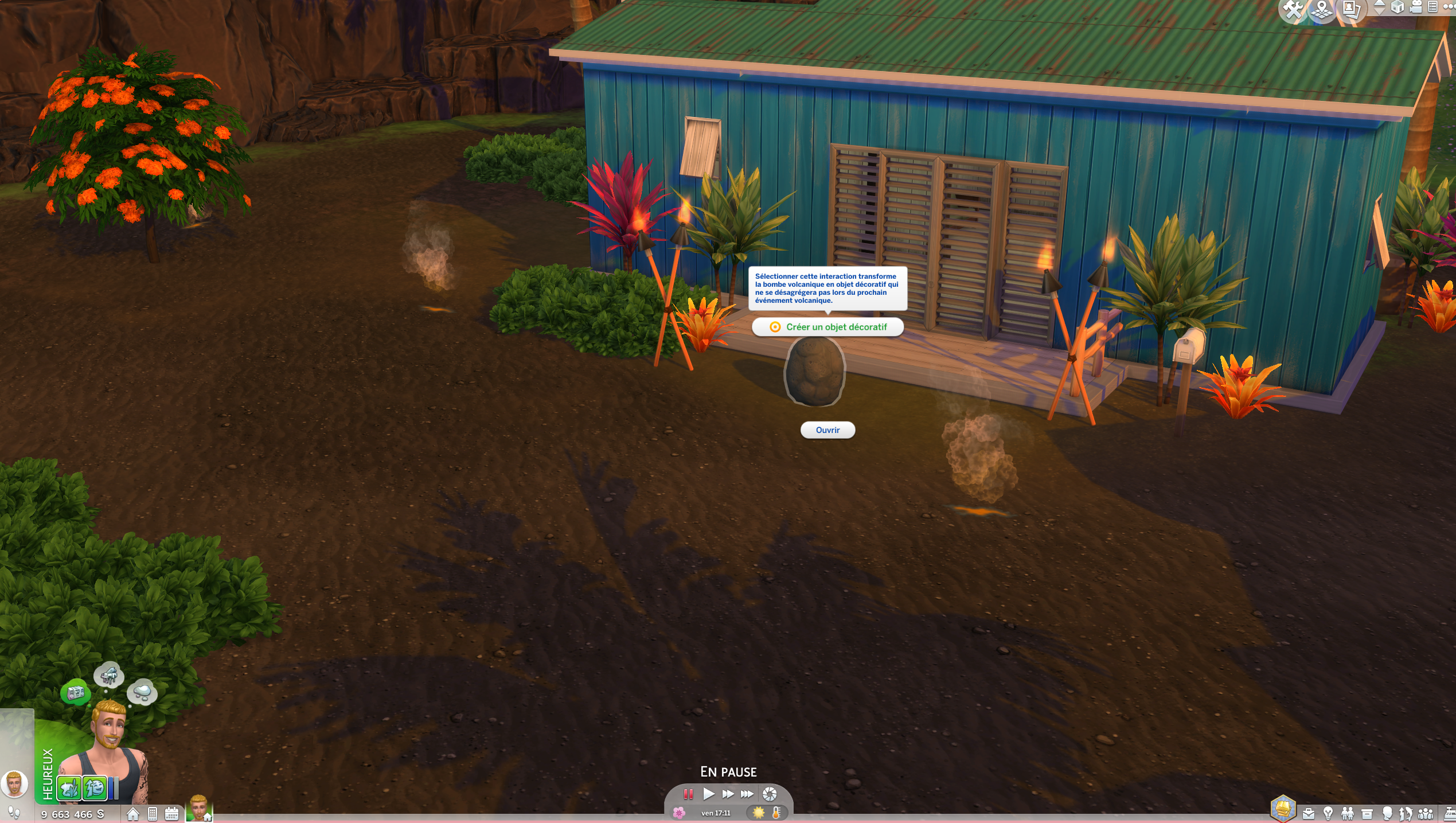Open Build Mode with hammer and wrench icon

(1293, 10)
